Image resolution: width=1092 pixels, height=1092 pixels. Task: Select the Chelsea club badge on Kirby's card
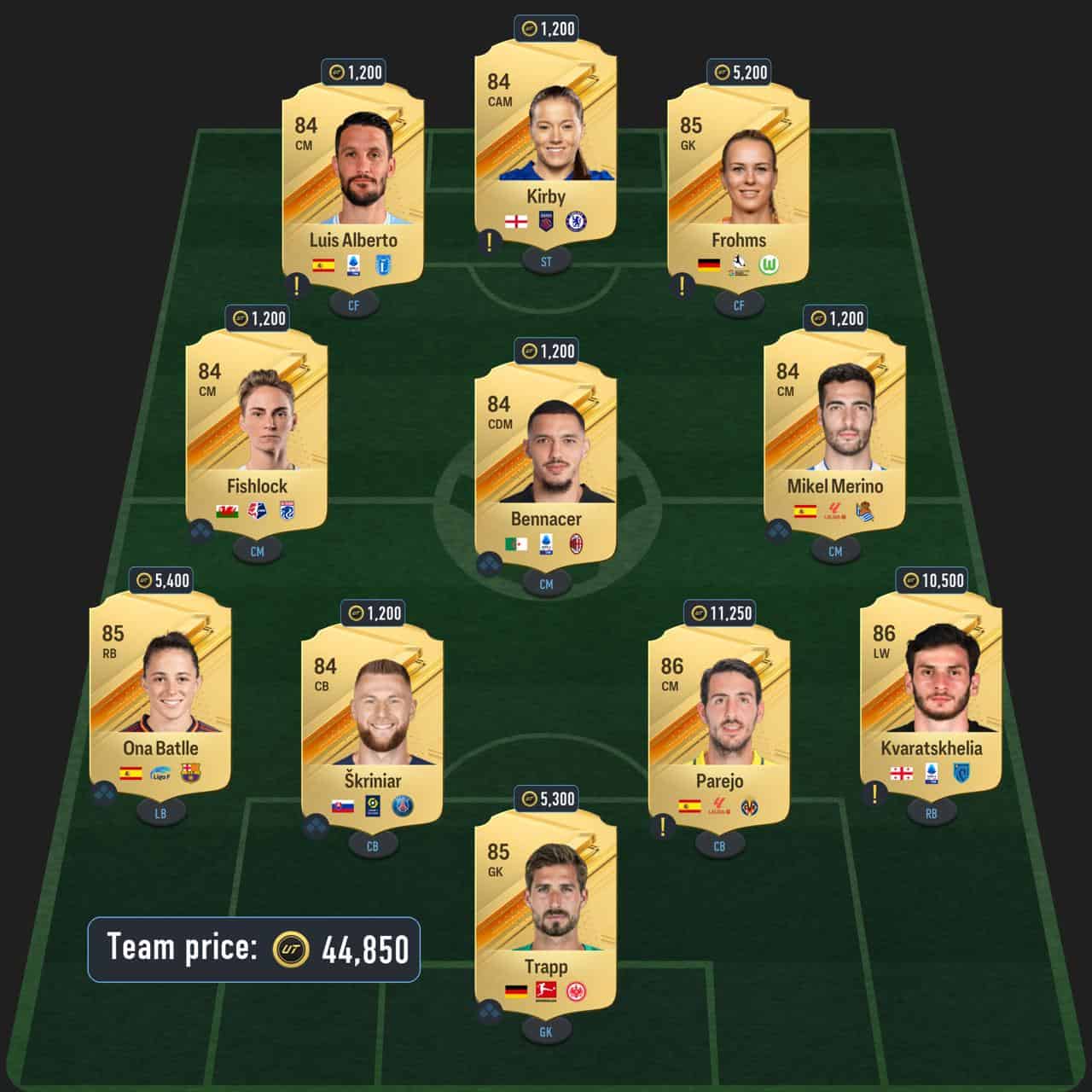tap(577, 221)
